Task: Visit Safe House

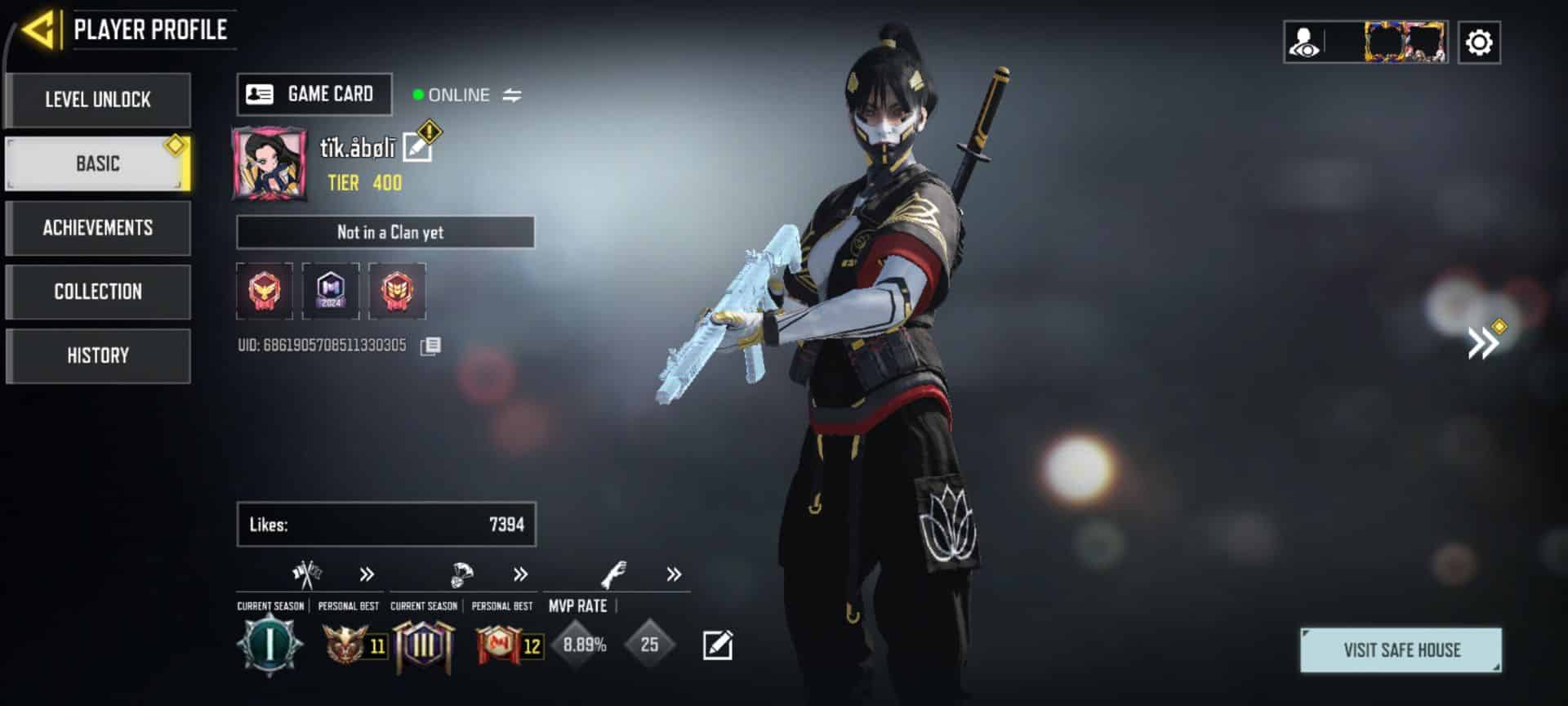Action: click(1401, 650)
